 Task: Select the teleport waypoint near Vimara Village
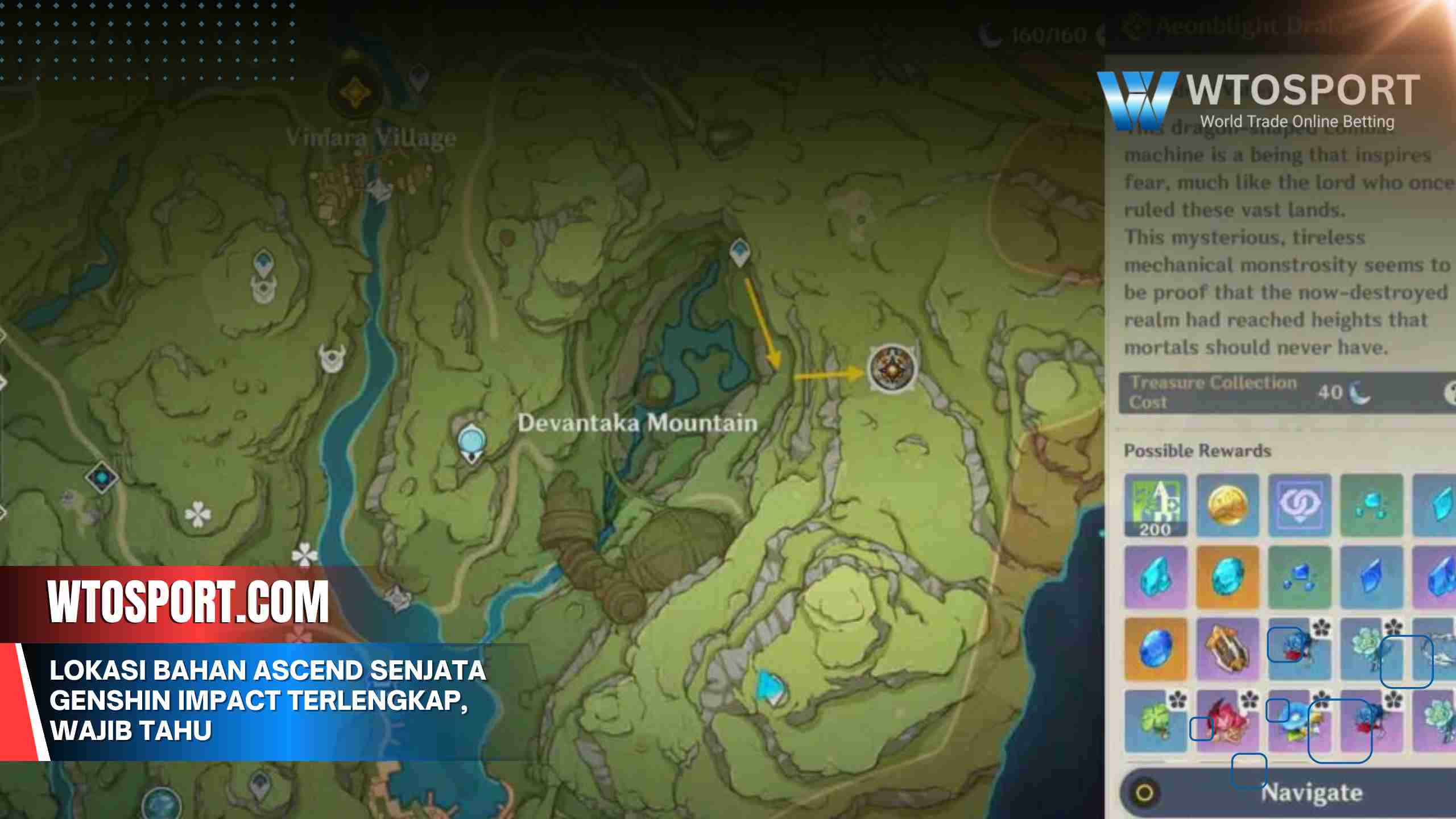tap(419, 77)
